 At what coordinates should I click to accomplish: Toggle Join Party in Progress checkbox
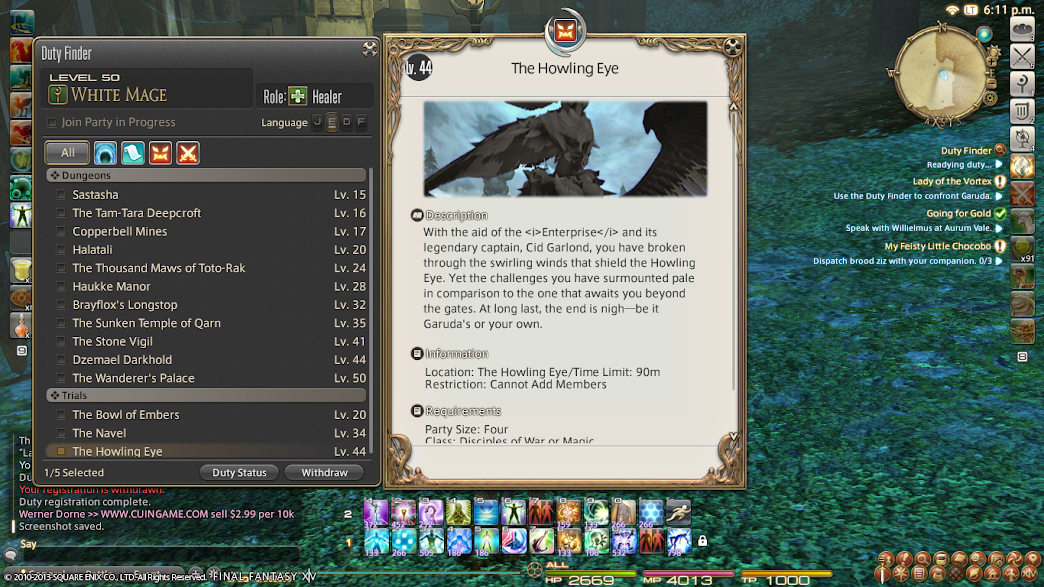52,123
